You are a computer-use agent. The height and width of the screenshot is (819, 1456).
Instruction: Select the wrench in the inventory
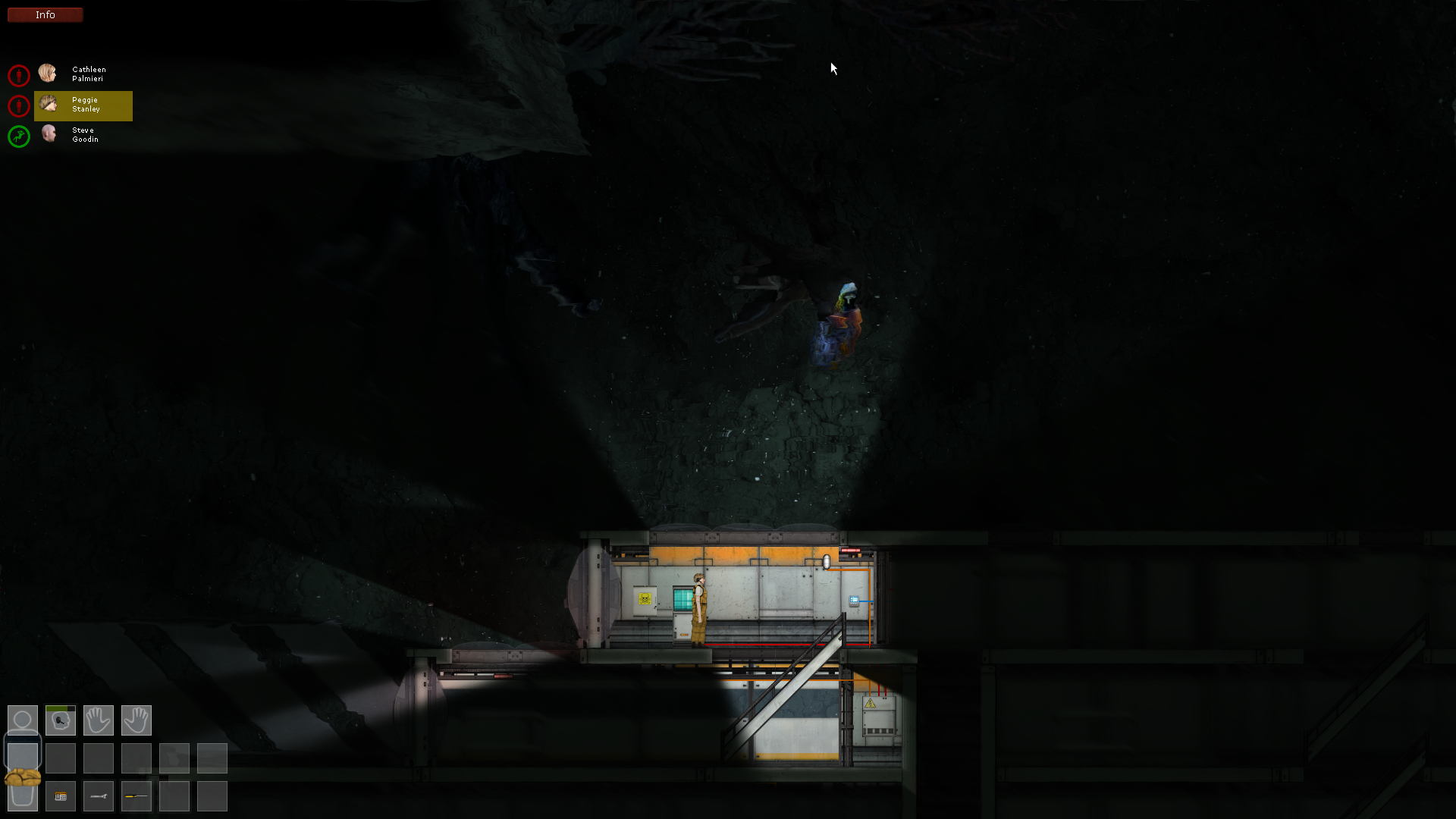(x=99, y=796)
